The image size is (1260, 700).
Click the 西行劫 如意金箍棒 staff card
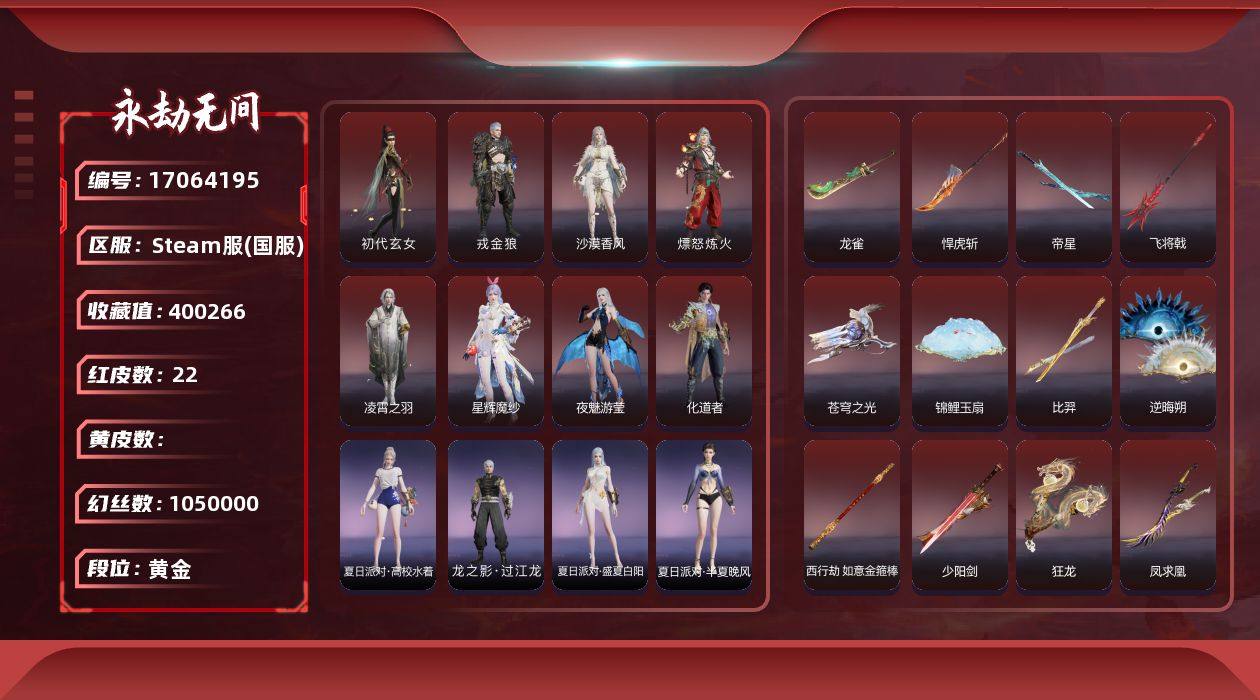[x=852, y=515]
